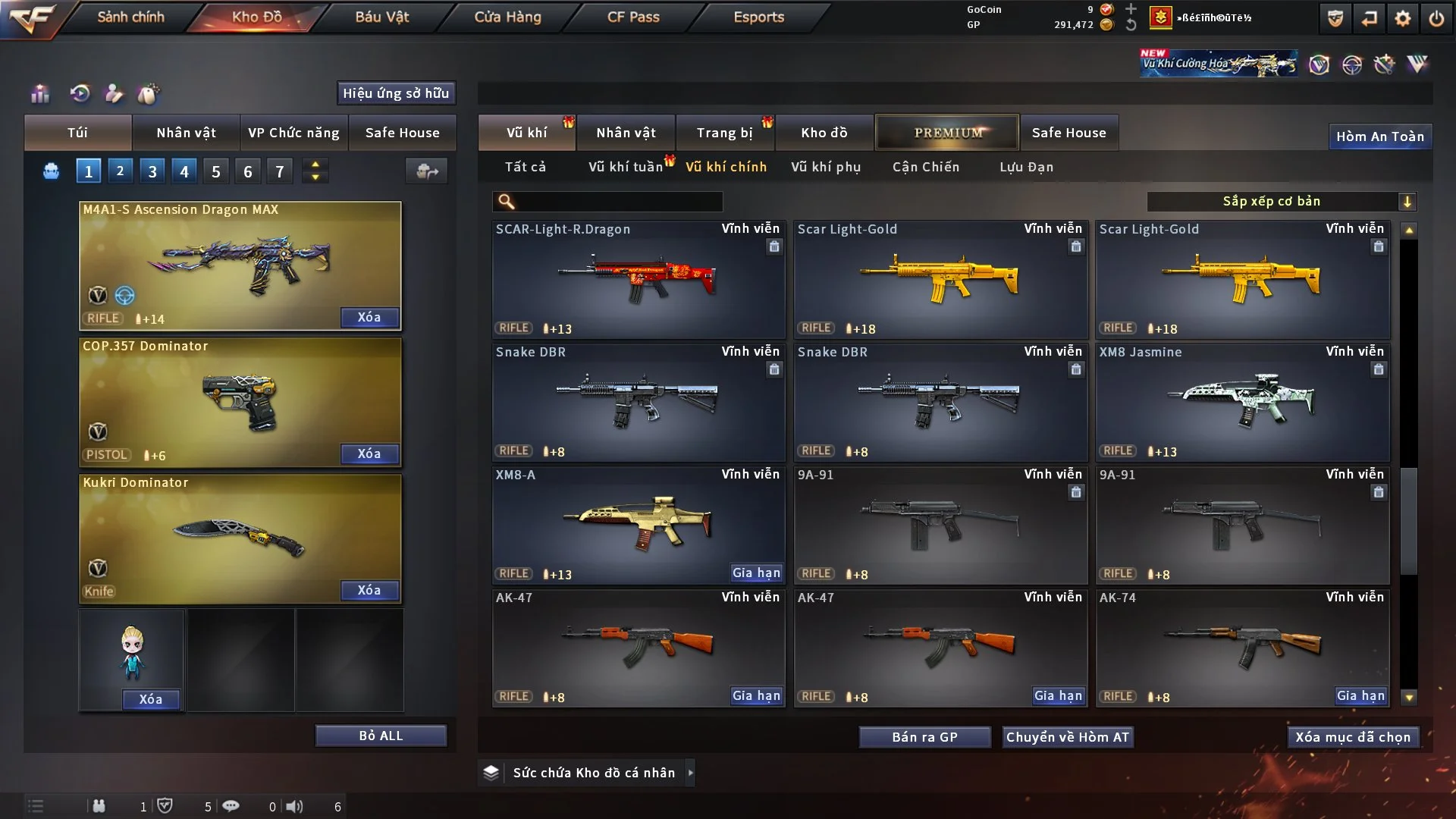Image resolution: width=1456 pixels, height=819 pixels.
Task: Click the weapon search field
Action: tap(618, 201)
